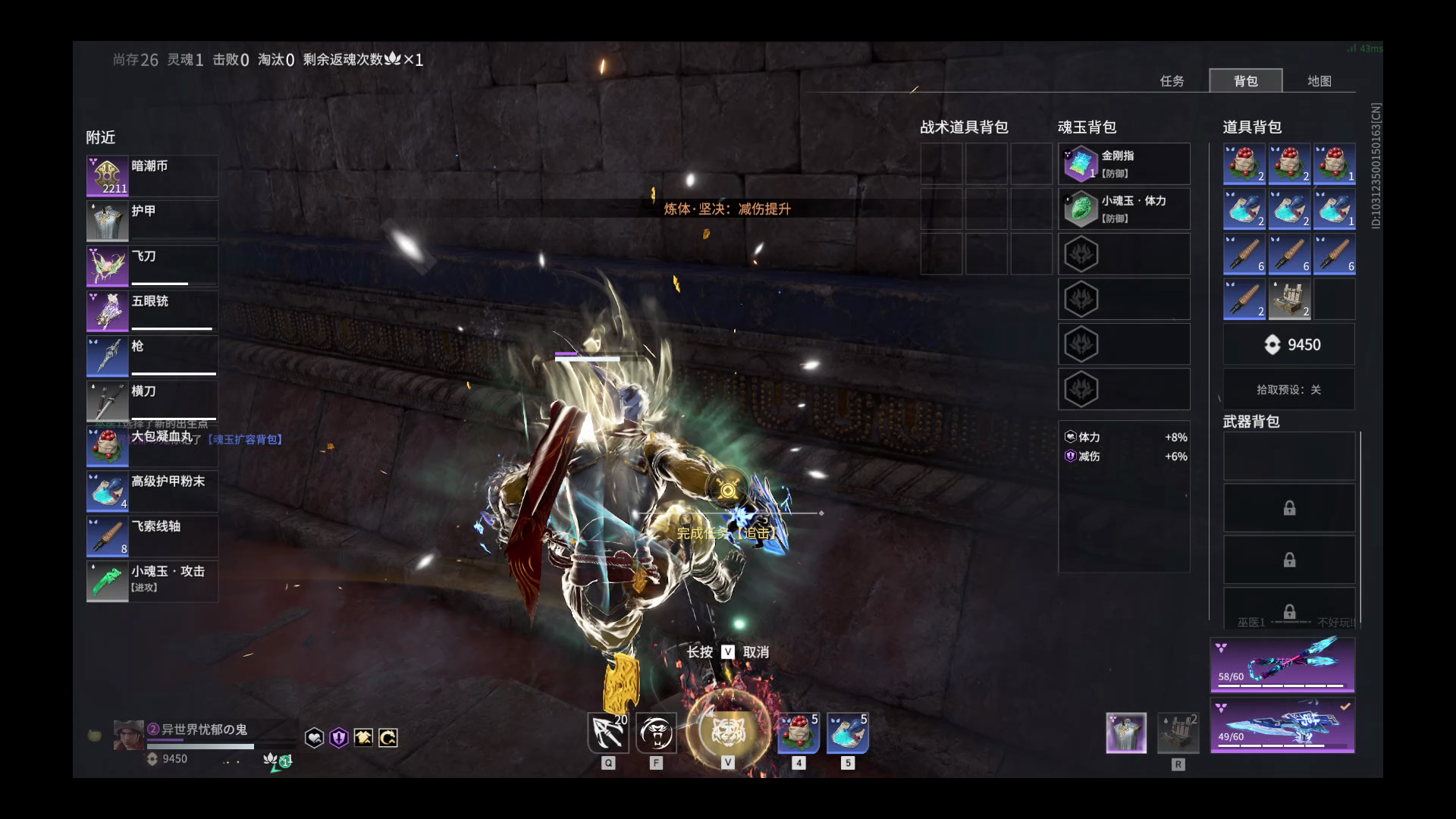The height and width of the screenshot is (819, 1456).
Task: Click the equipped armor icon
Action: click(x=1126, y=733)
